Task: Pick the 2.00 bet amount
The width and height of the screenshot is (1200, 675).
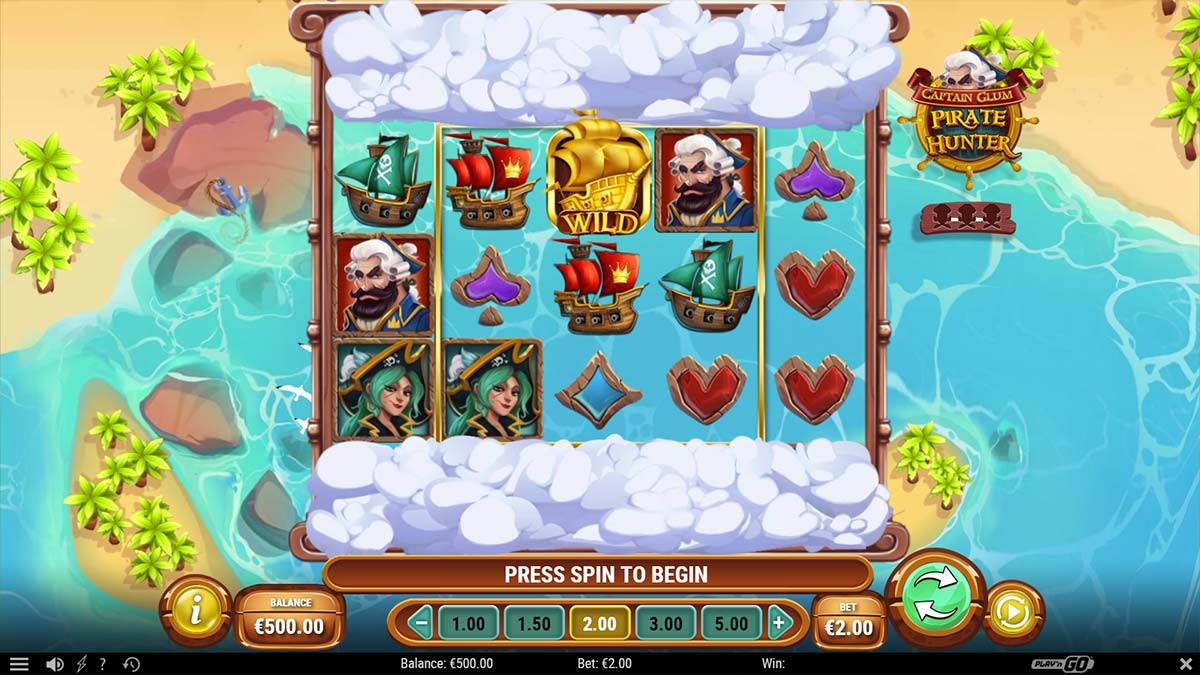Action: click(600, 624)
